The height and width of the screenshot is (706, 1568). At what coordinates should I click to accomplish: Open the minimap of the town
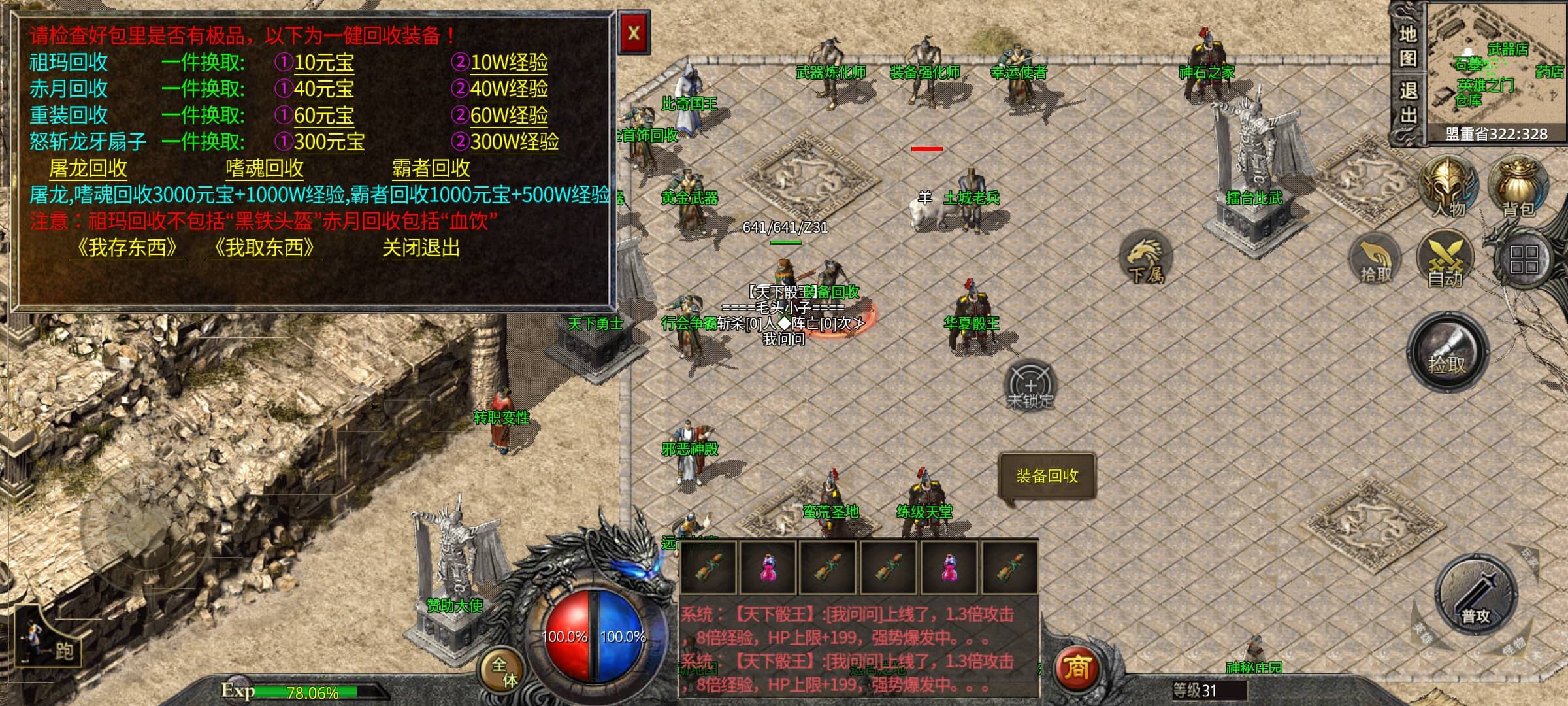point(1496,65)
